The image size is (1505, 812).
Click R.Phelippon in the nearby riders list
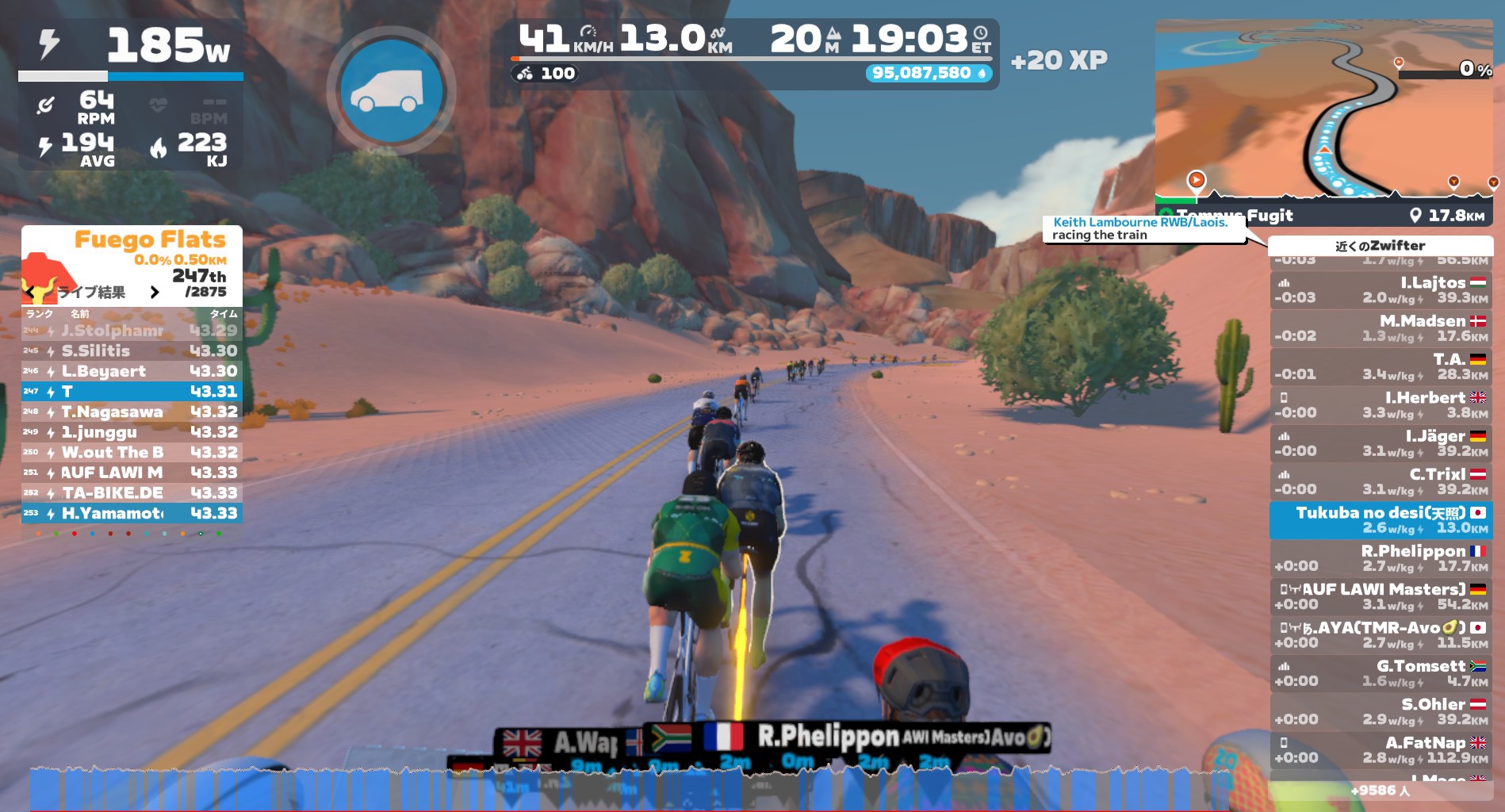point(1380,558)
